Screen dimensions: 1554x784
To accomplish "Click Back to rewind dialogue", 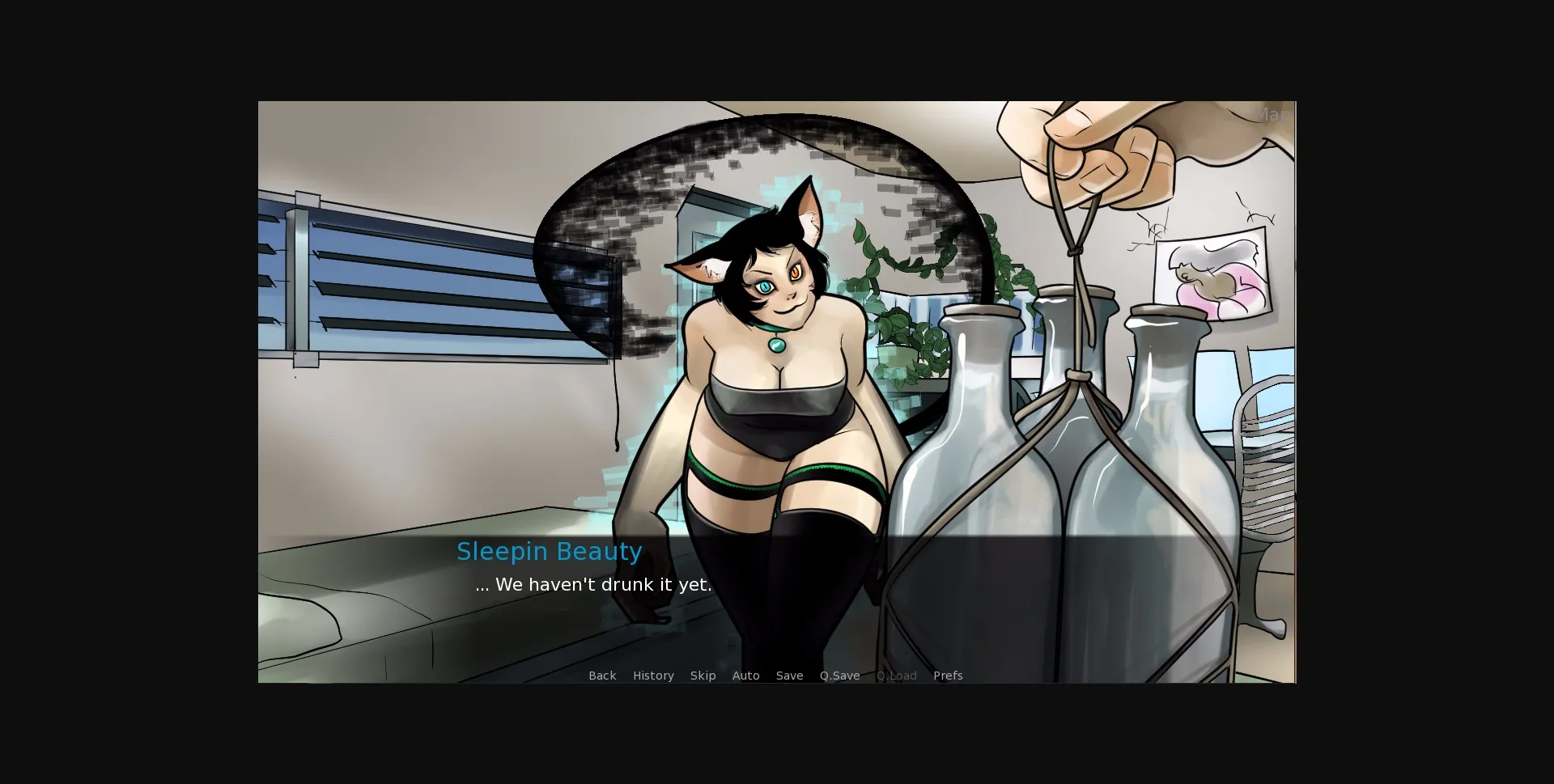I will coord(602,676).
